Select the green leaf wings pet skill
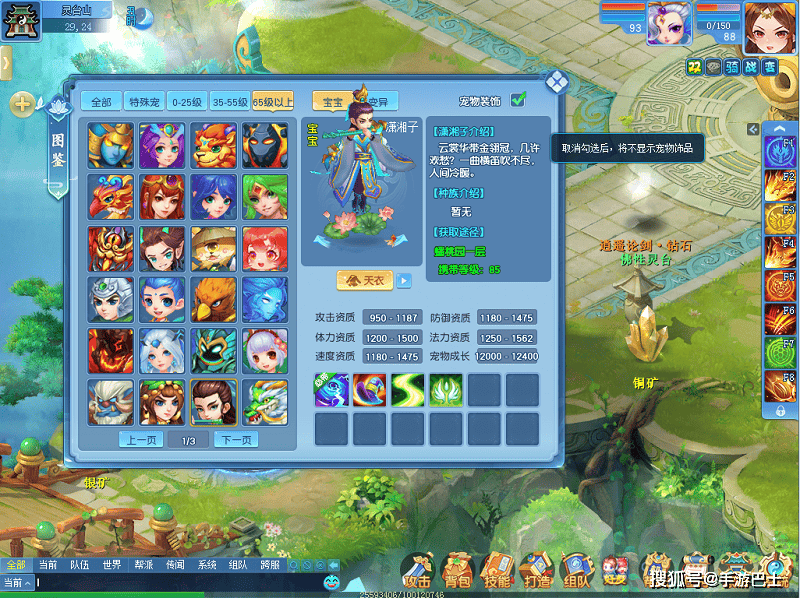The image size is (800, 598). [x=445, y=389]
